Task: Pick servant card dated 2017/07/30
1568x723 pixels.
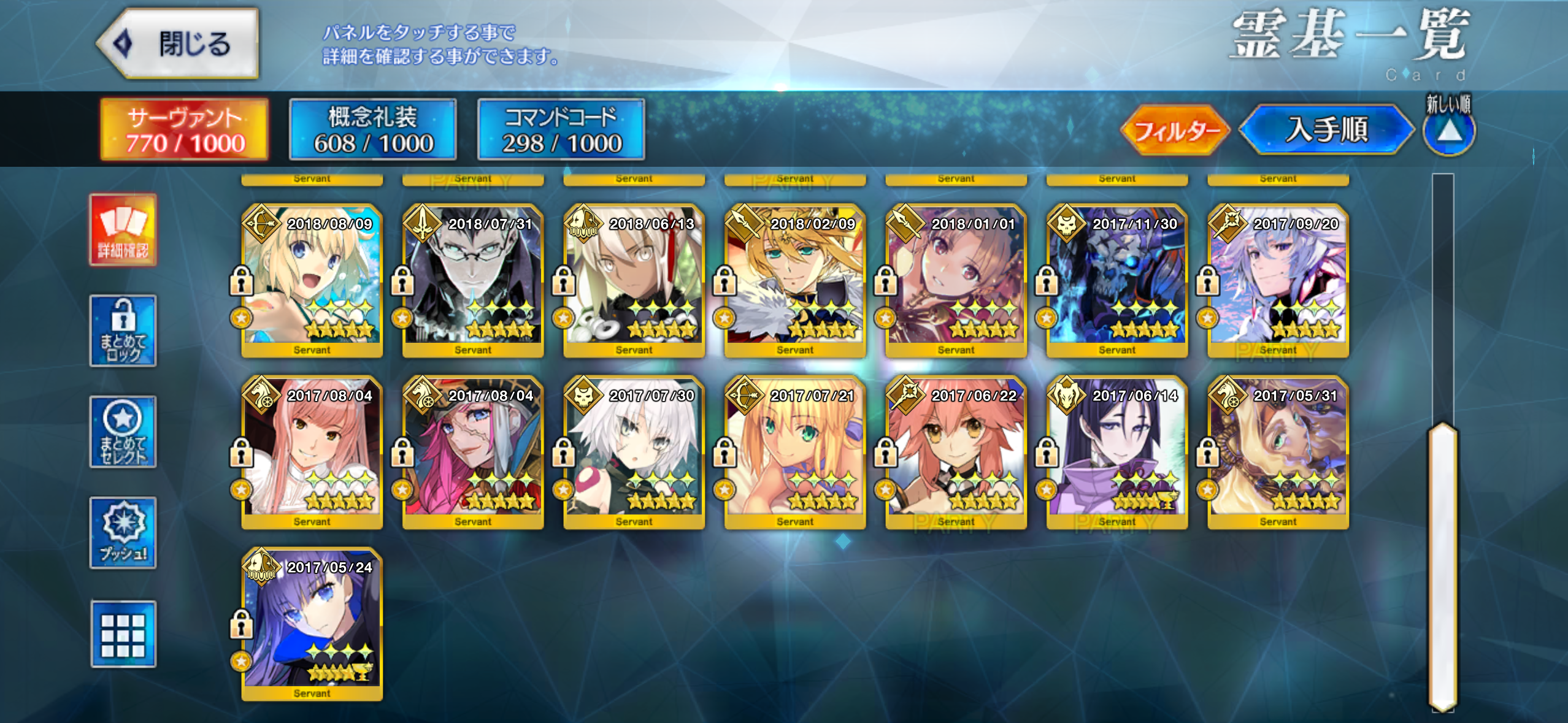Action: (x=634, y=453)
